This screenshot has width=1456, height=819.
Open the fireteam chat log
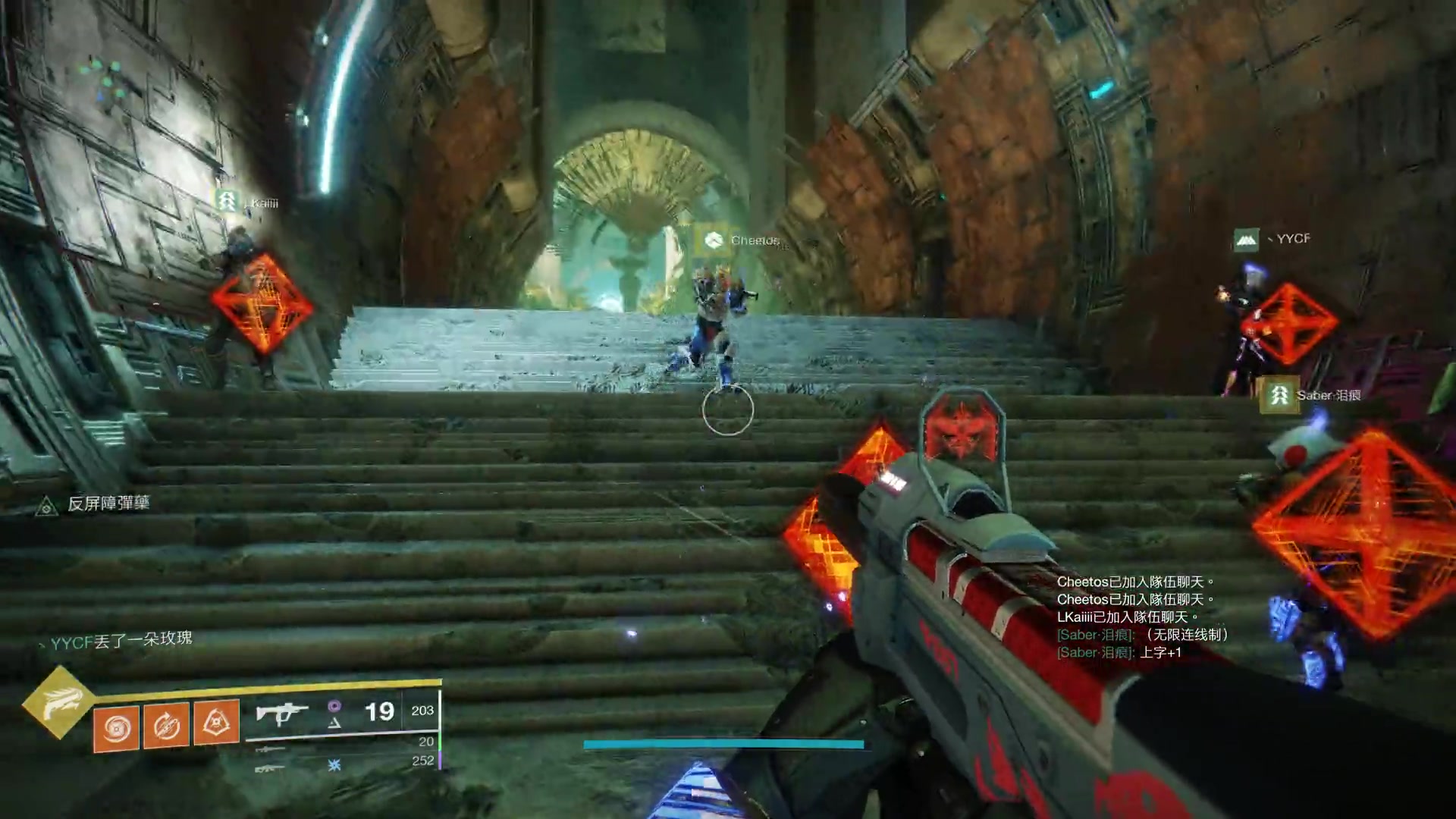point(1141,617)
